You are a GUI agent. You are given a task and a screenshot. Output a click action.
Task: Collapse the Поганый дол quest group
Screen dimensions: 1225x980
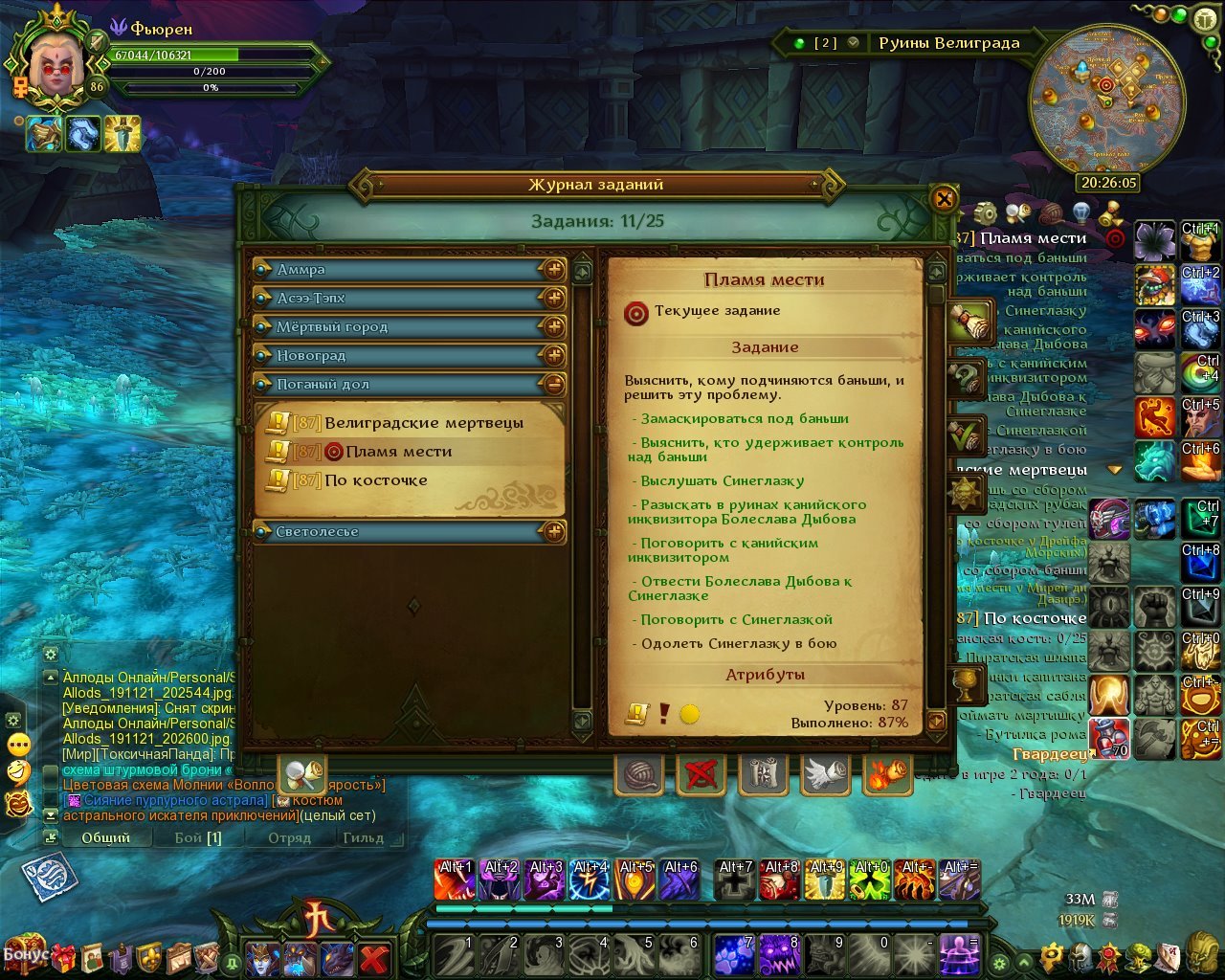pos(554,385)
